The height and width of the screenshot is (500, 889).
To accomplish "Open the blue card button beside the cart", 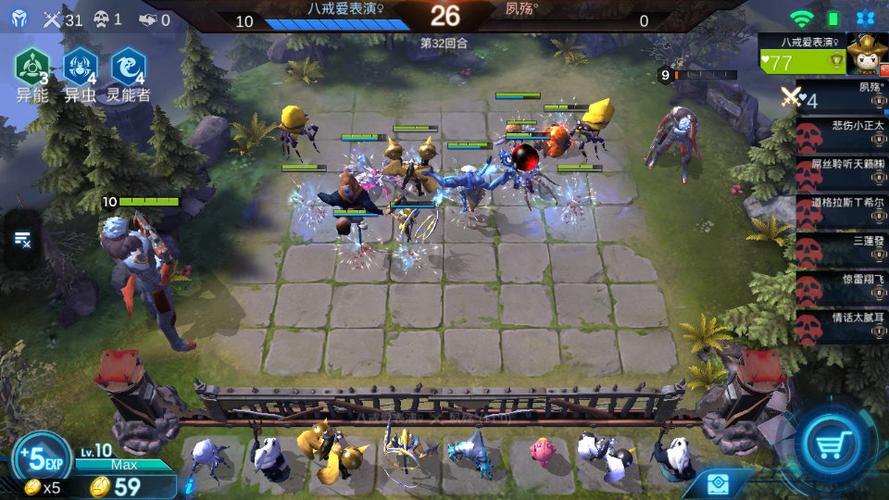I will (x=717, y=483).
